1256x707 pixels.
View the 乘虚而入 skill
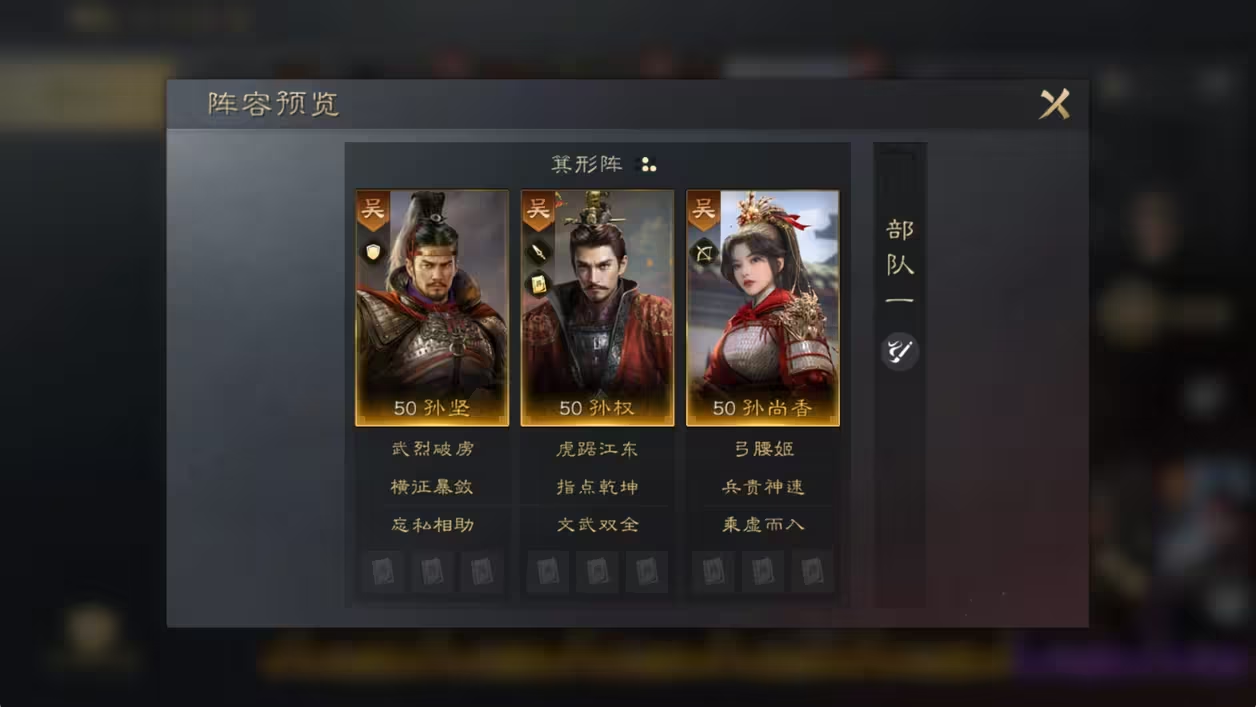[x=763, y=524]
